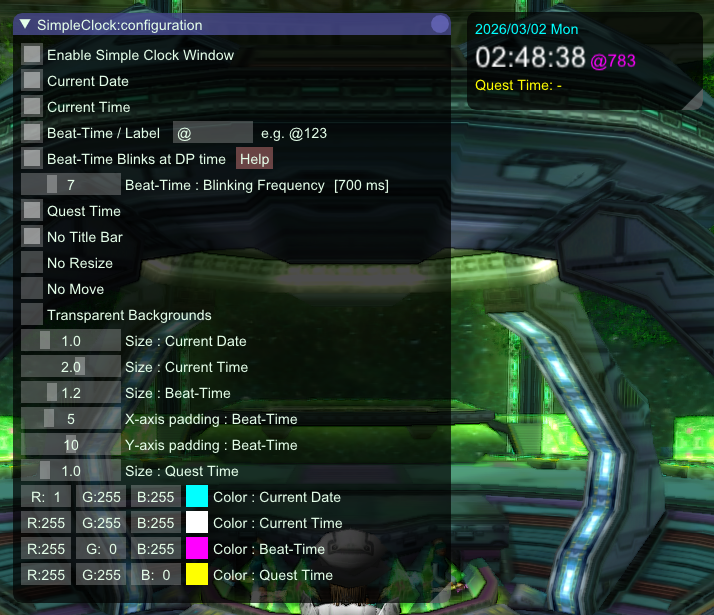Toggle the Current Time checkbox
This screenshot has width=714, height=615.
click(32, 107)
